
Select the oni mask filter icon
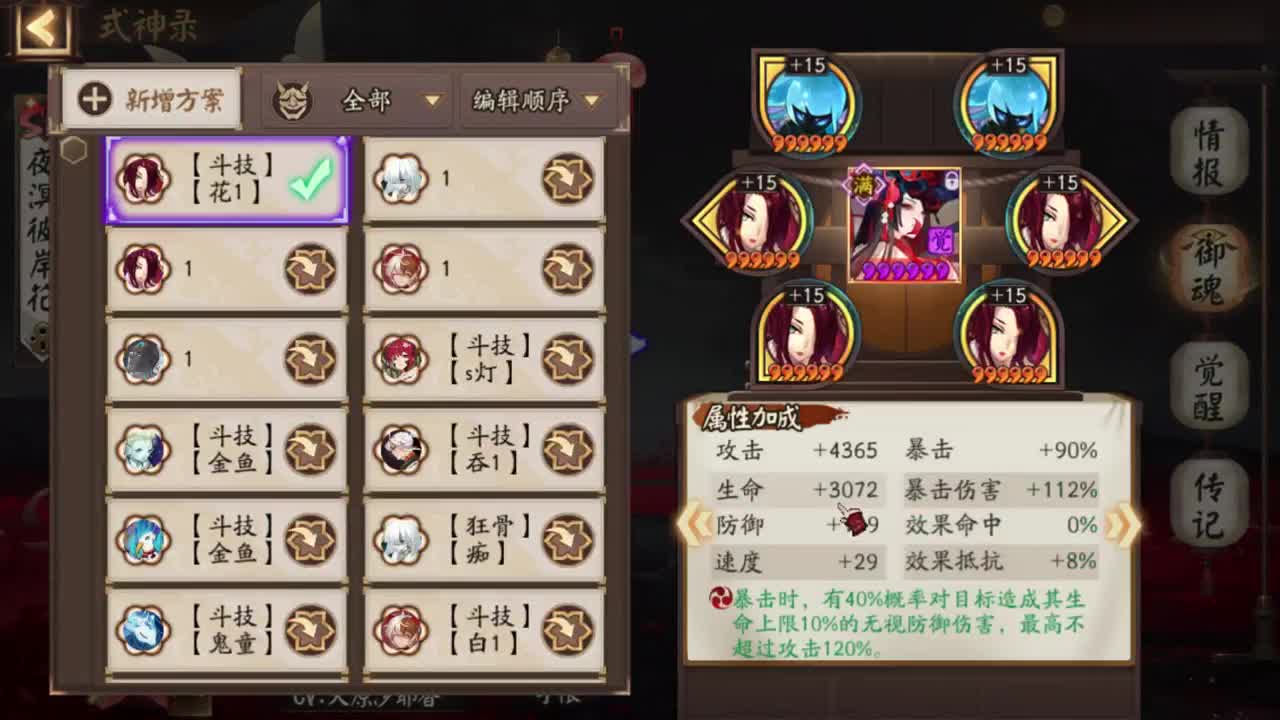click(x=291, y=99)
